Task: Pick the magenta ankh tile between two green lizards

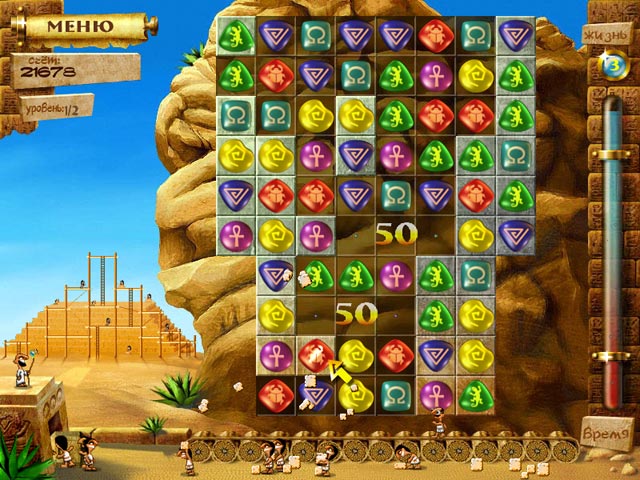Action: [396, 271]
